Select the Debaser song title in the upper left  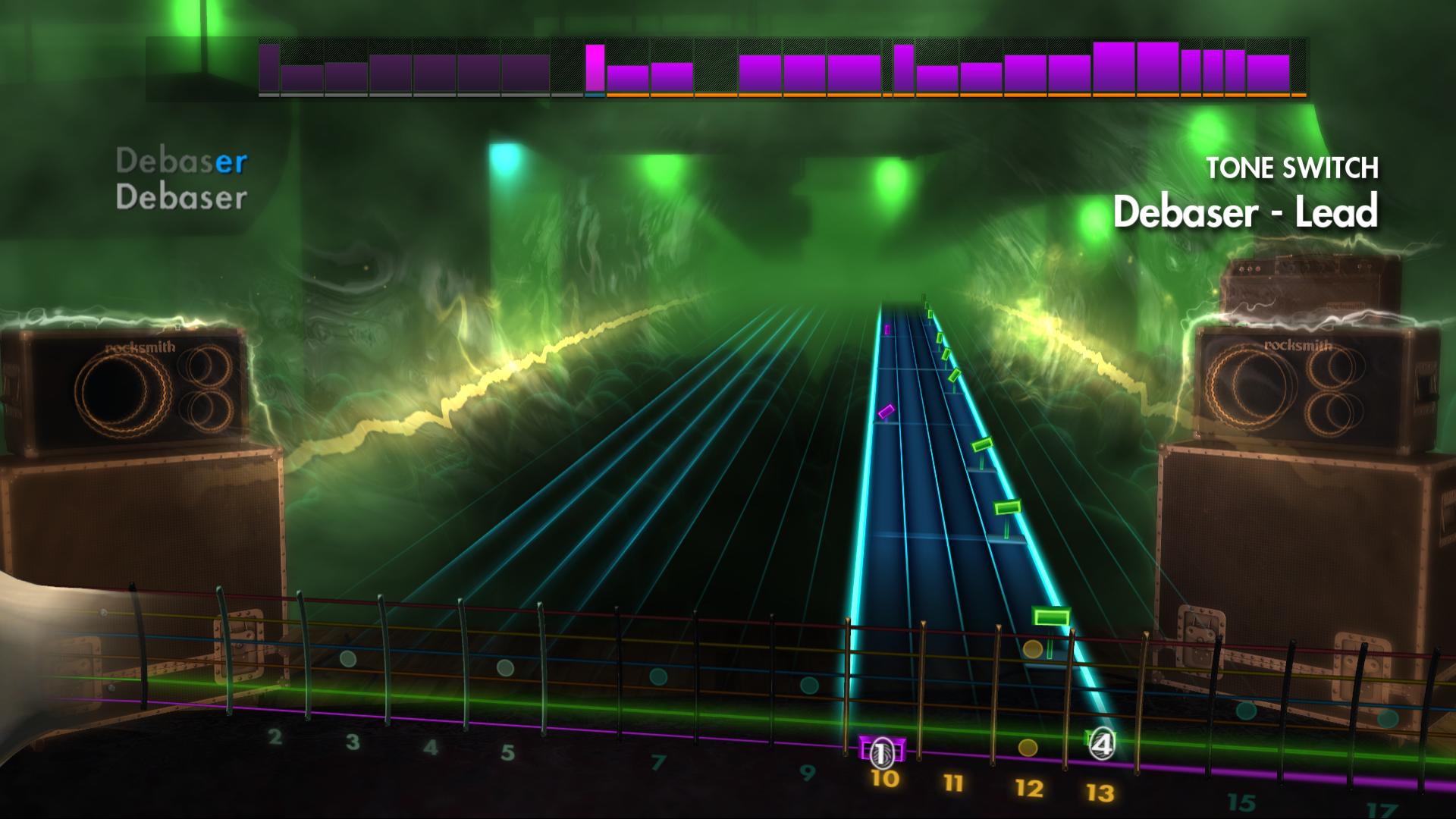[180, 160]
